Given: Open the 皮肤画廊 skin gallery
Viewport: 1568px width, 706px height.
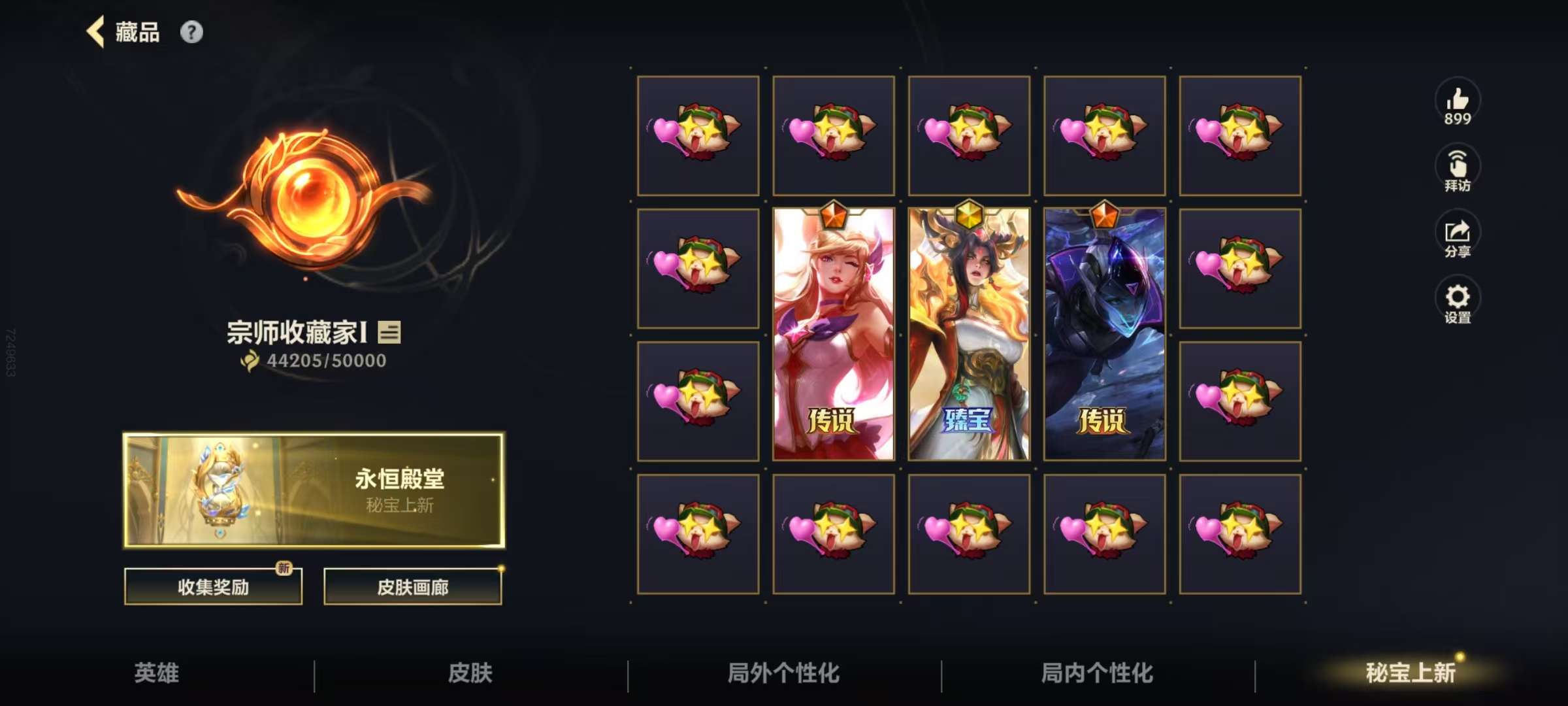Looking at the screenshot, I should (413, 587).
